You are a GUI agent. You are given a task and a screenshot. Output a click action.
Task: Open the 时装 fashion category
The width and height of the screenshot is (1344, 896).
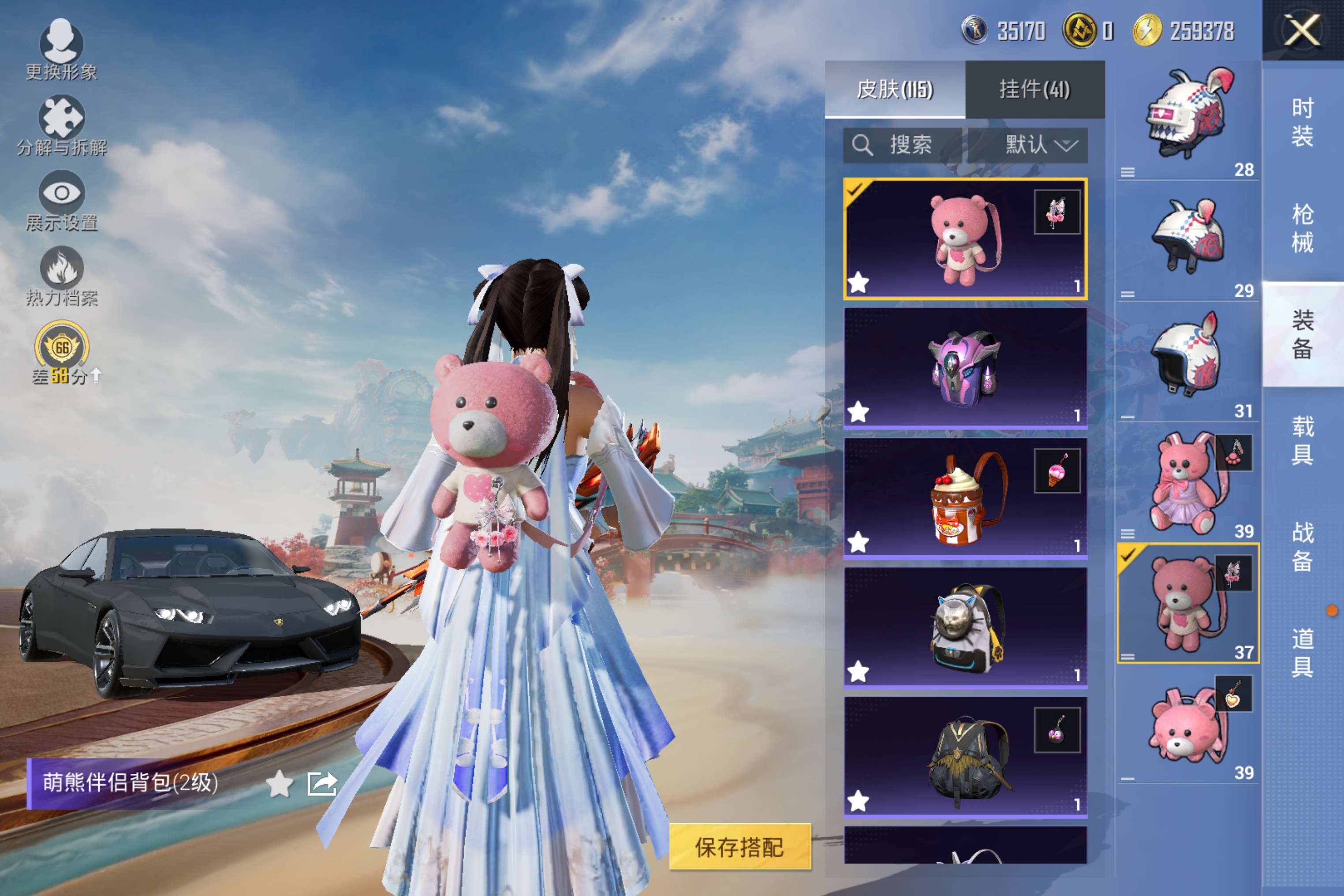[x=1302, y=122]
